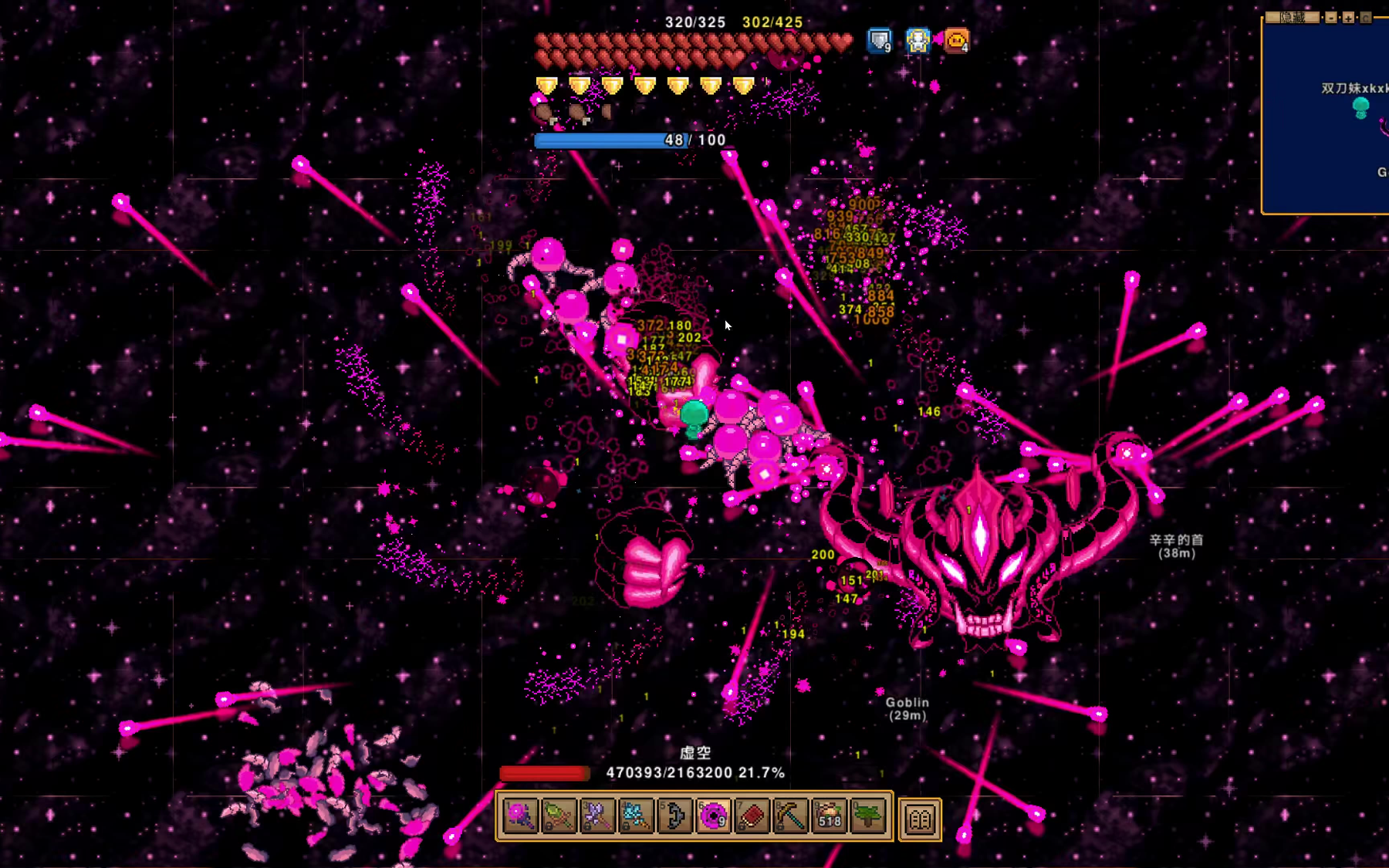Click the silver shield buff icon

[879, 40]
